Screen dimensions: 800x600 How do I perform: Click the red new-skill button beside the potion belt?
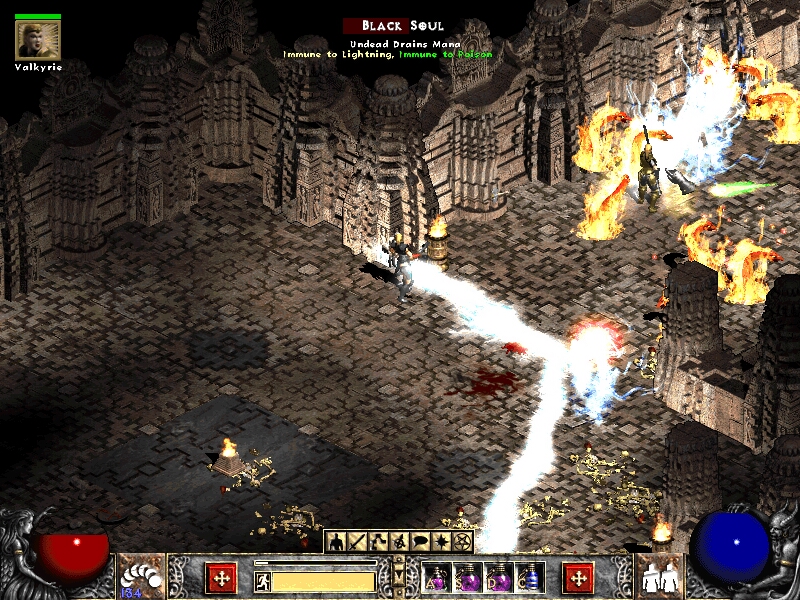pos(577,577)
